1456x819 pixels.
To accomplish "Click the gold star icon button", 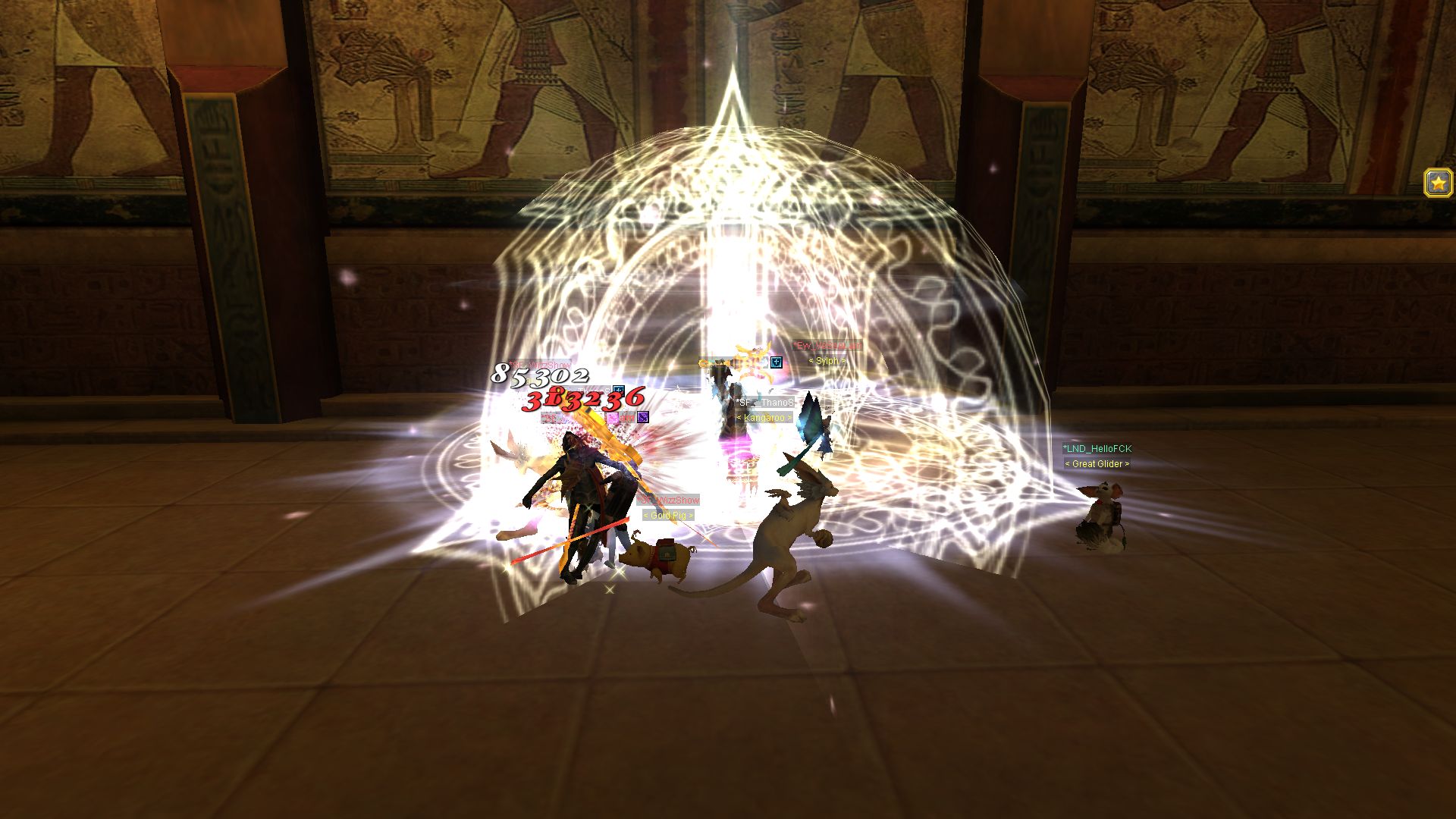I will coord(1438,183).
